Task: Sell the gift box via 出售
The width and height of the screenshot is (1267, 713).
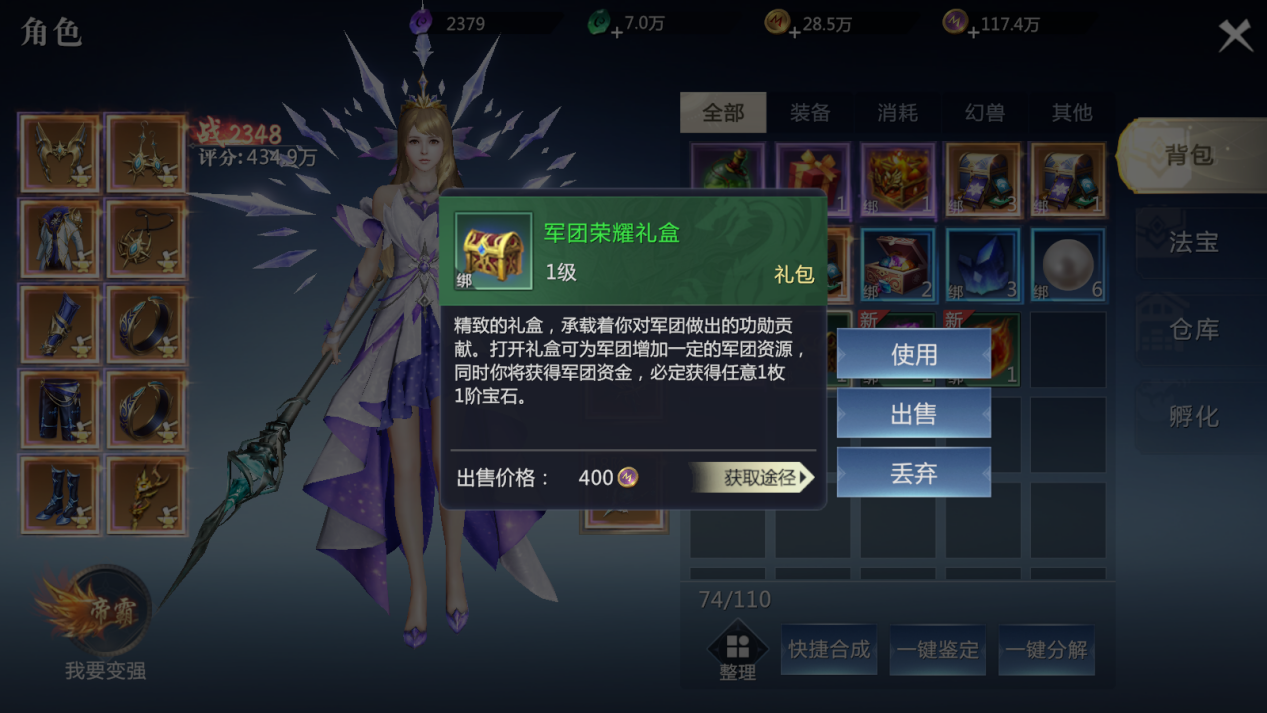Action: pos(913,414)
